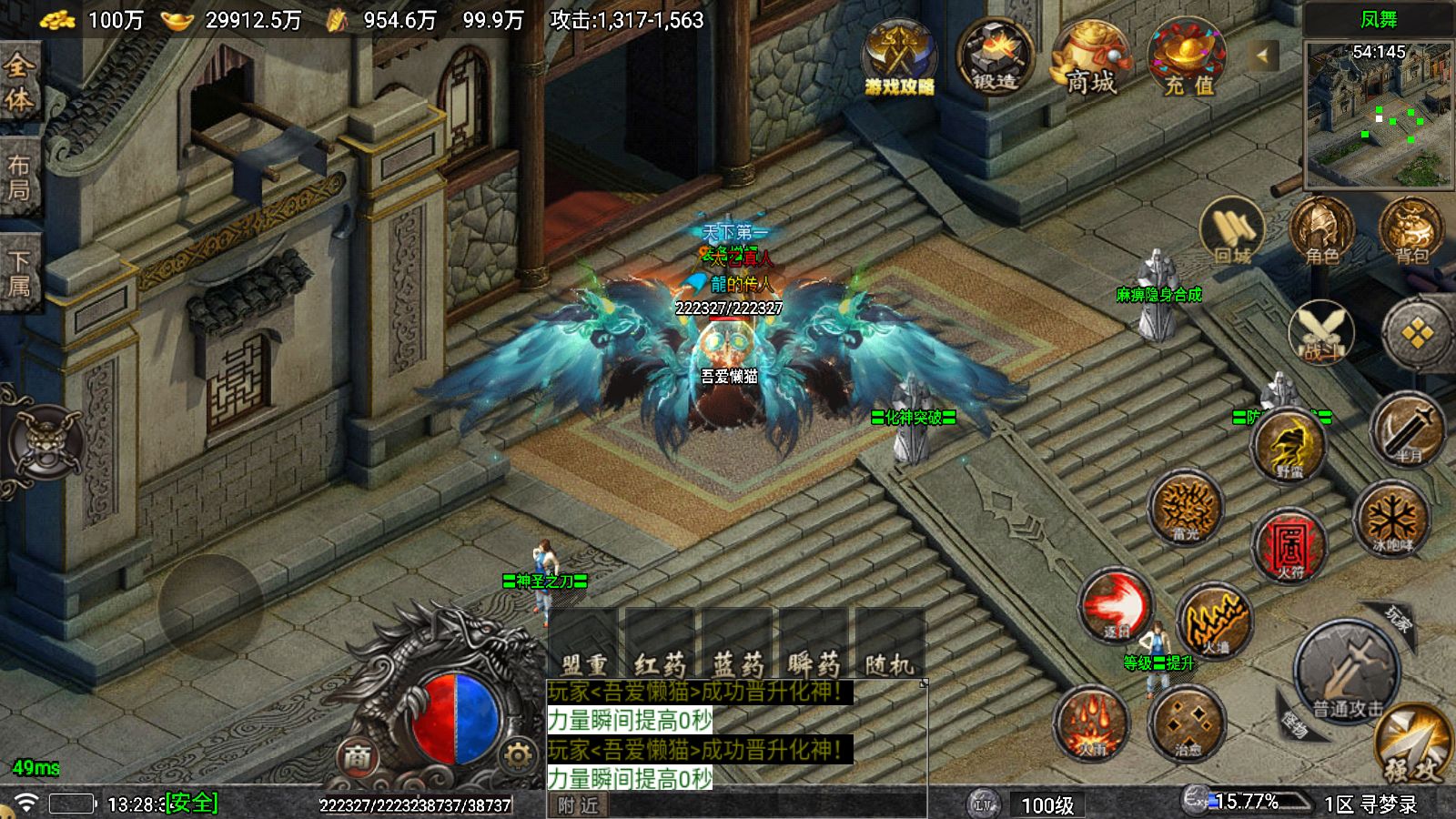1456x819 pixels.
Task: Cast the 火符 fire talisman skill
Action: pyautogui.click(x=1289, y=544)
